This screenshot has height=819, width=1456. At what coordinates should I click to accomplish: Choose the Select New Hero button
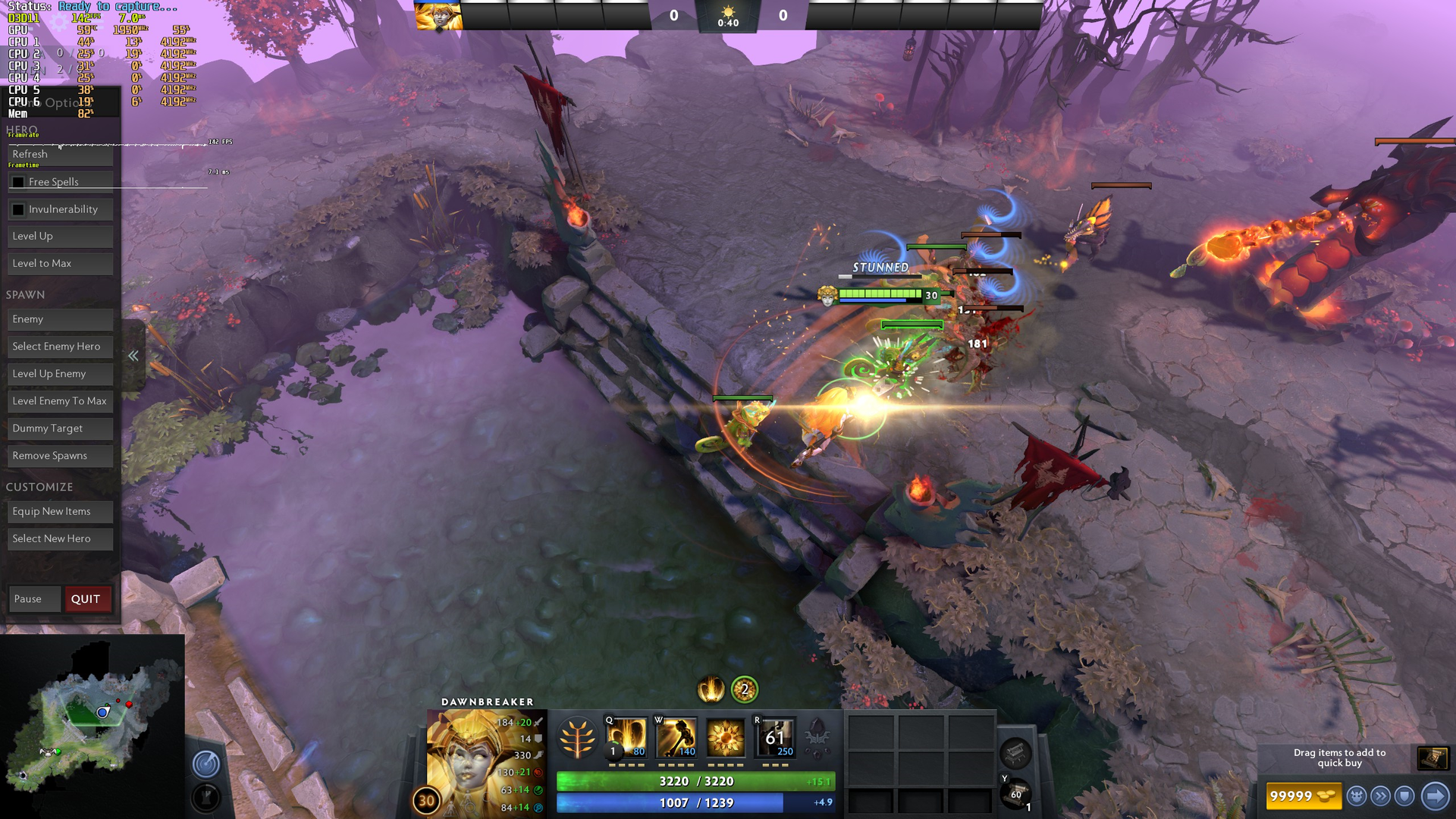tap(60, 539)
